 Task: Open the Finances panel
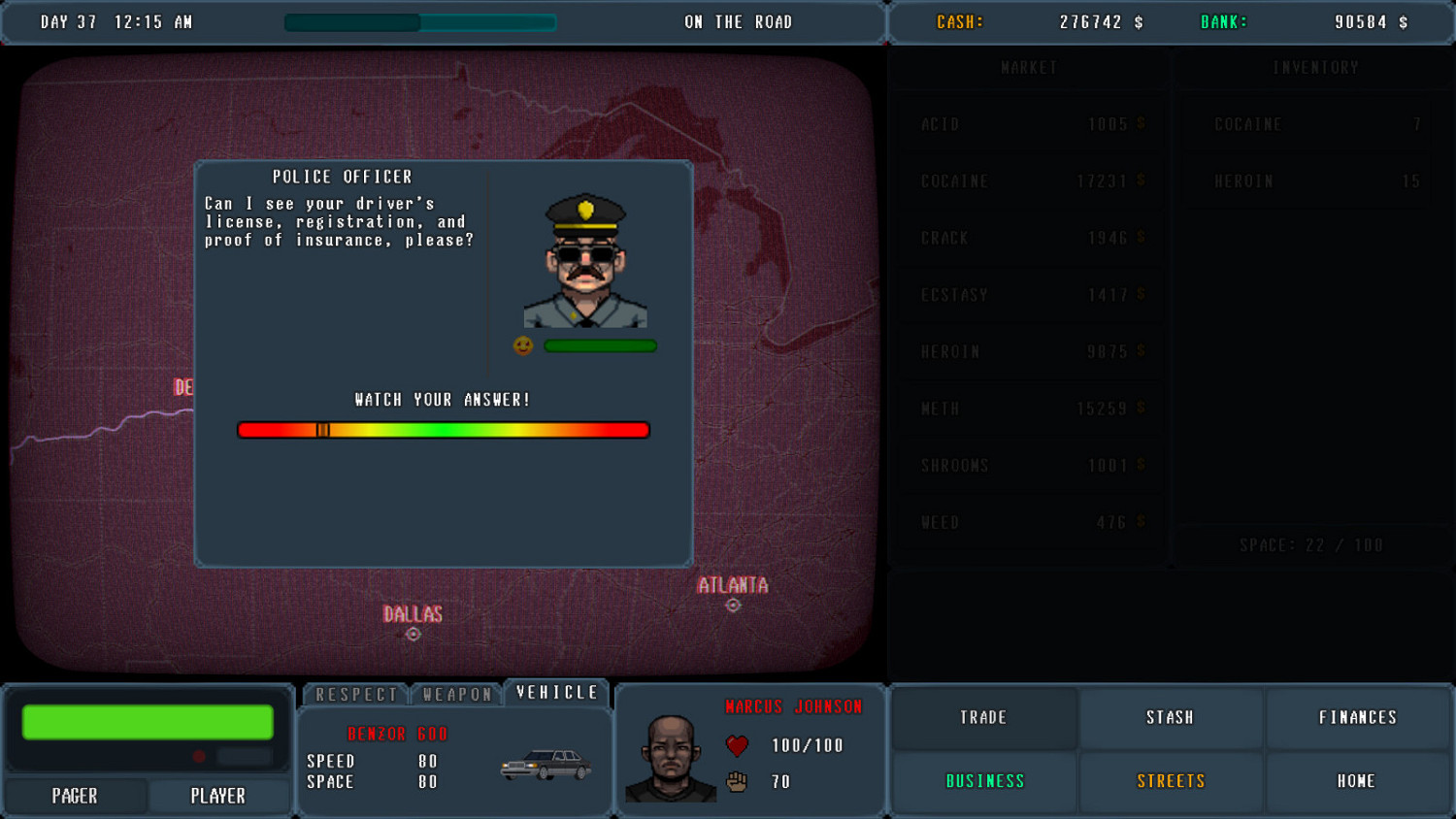tap(1357, 718)
